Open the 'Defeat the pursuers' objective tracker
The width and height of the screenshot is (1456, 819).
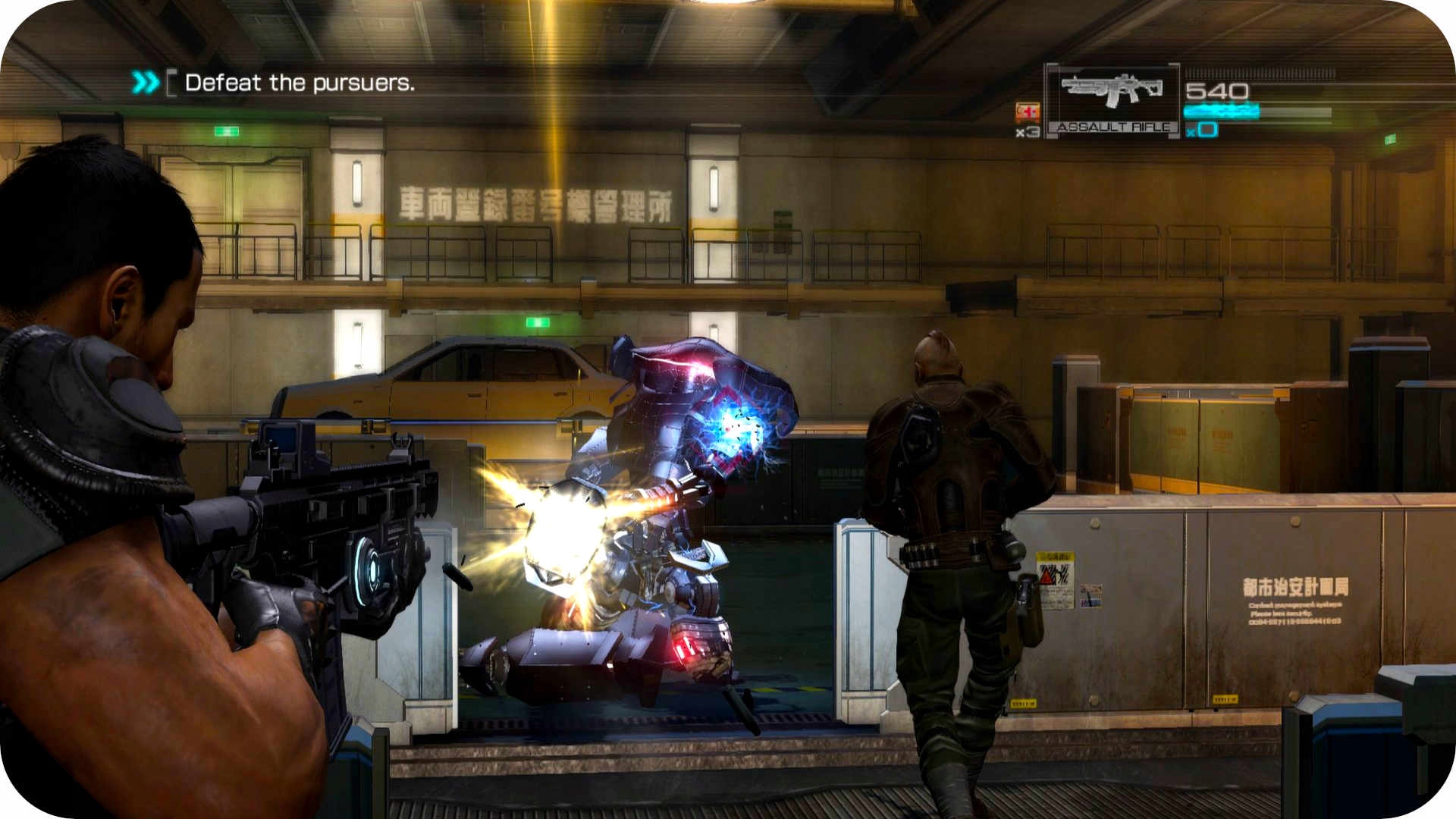point(299,83)
